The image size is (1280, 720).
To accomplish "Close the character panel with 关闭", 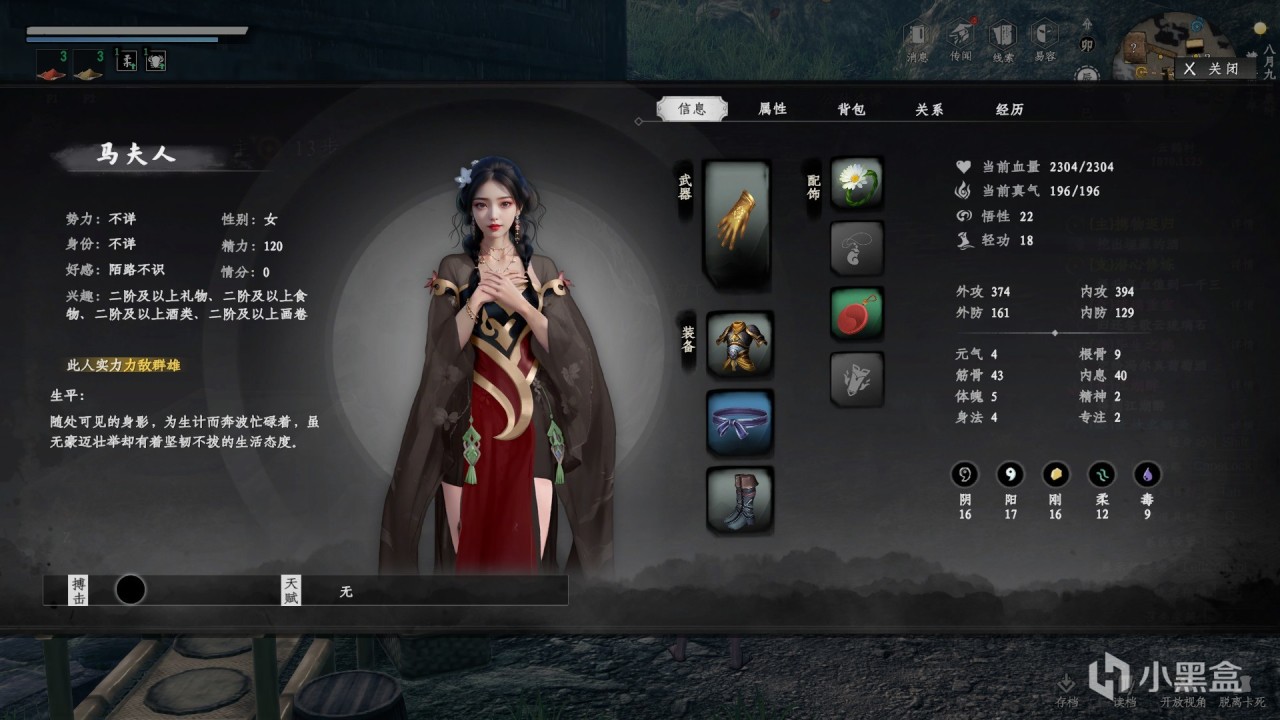I will [1213, 69].
